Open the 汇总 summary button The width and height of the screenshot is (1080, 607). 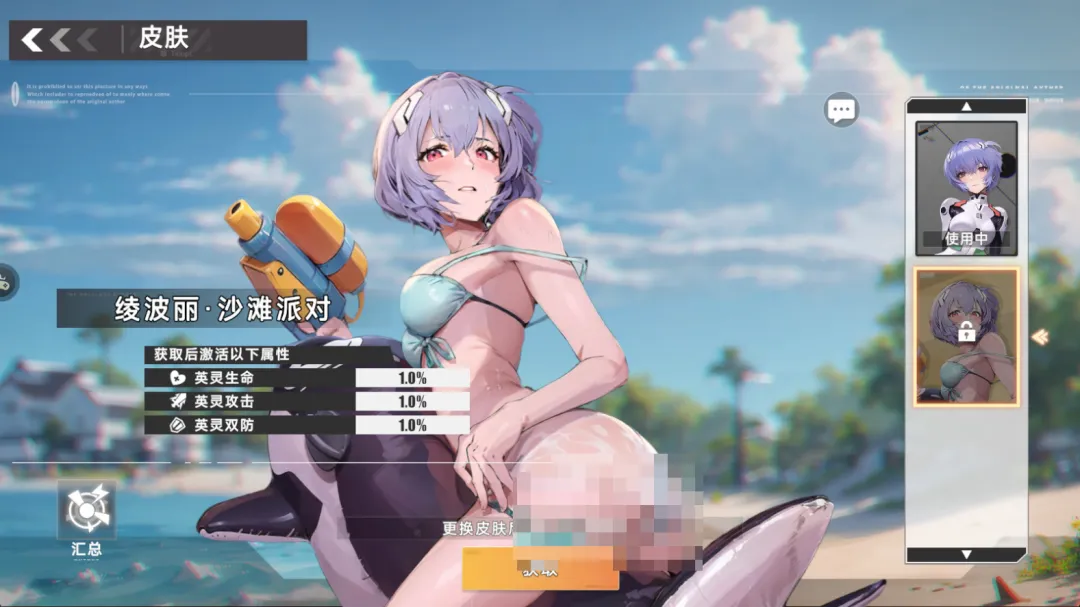pyautogui.click(x=86, y=519)
